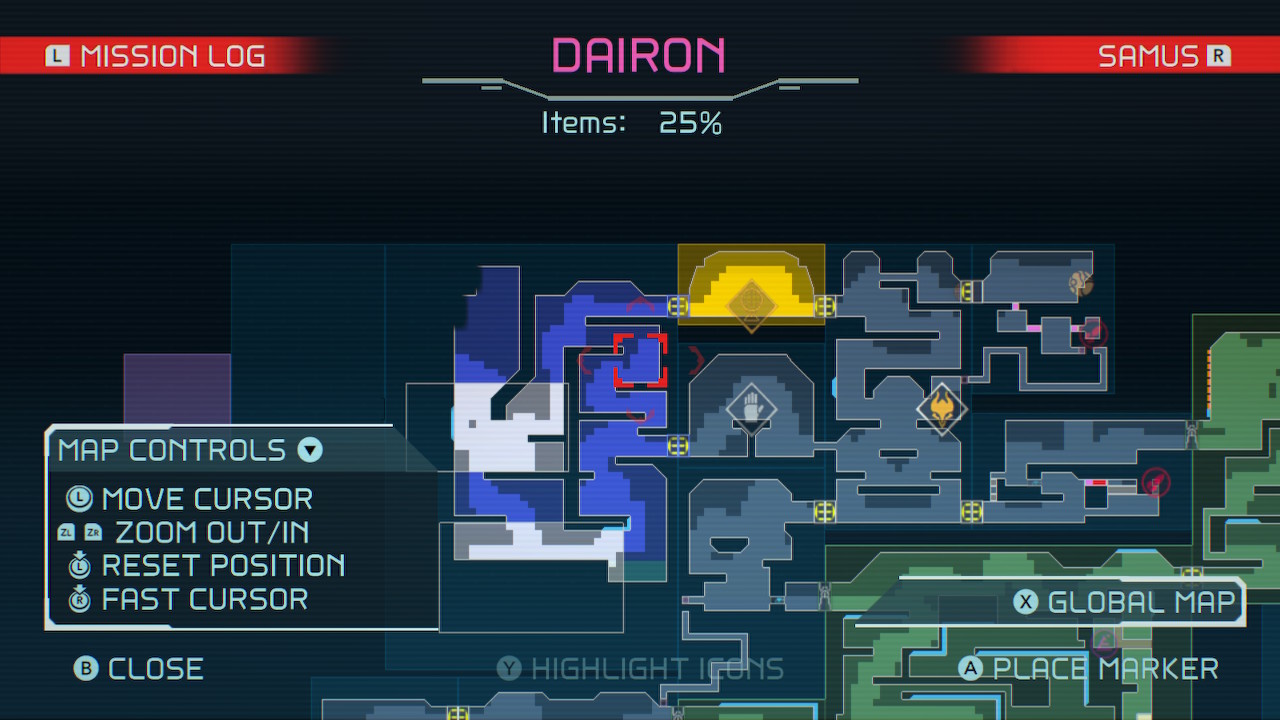Click the white hand ability icon

(751, 410)
